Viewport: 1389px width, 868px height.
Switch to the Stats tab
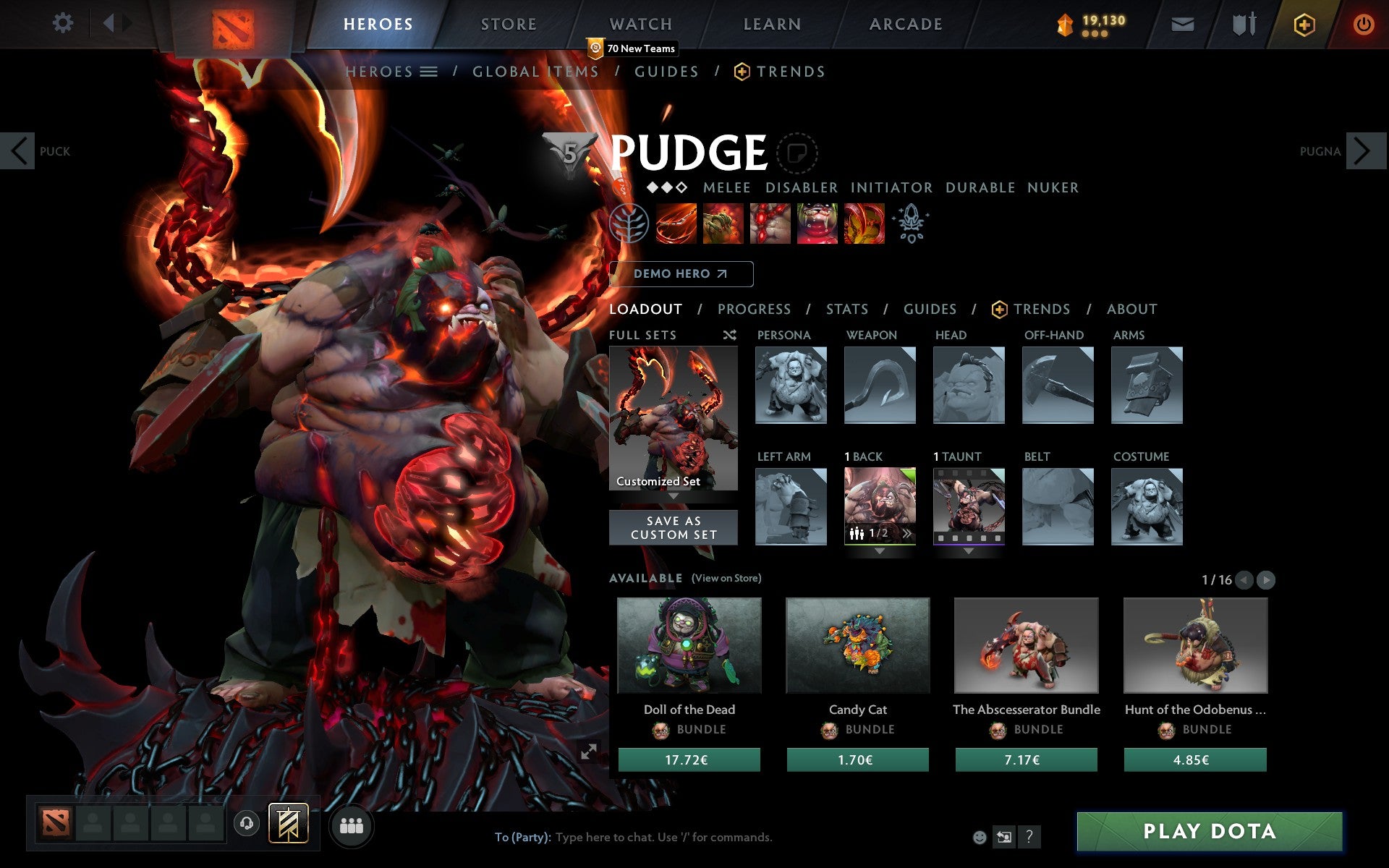pos(846,309)
